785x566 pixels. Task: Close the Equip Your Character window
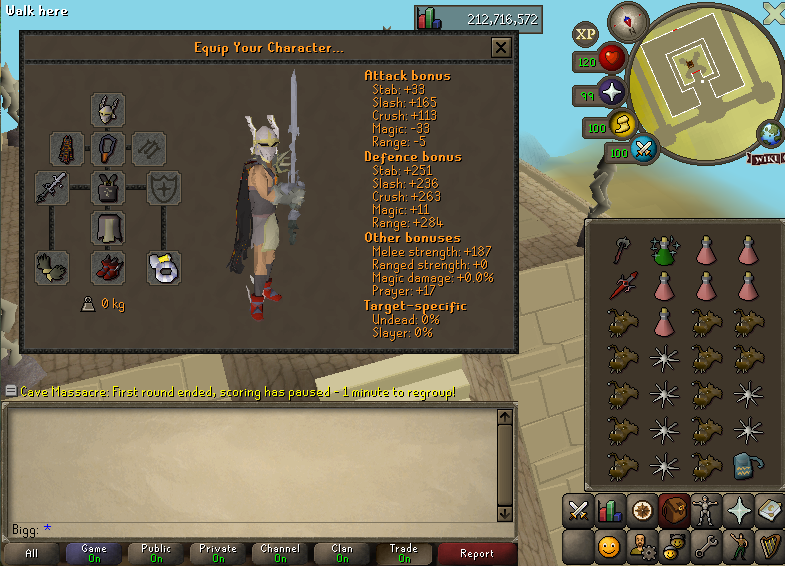click(x=501, y=48)
